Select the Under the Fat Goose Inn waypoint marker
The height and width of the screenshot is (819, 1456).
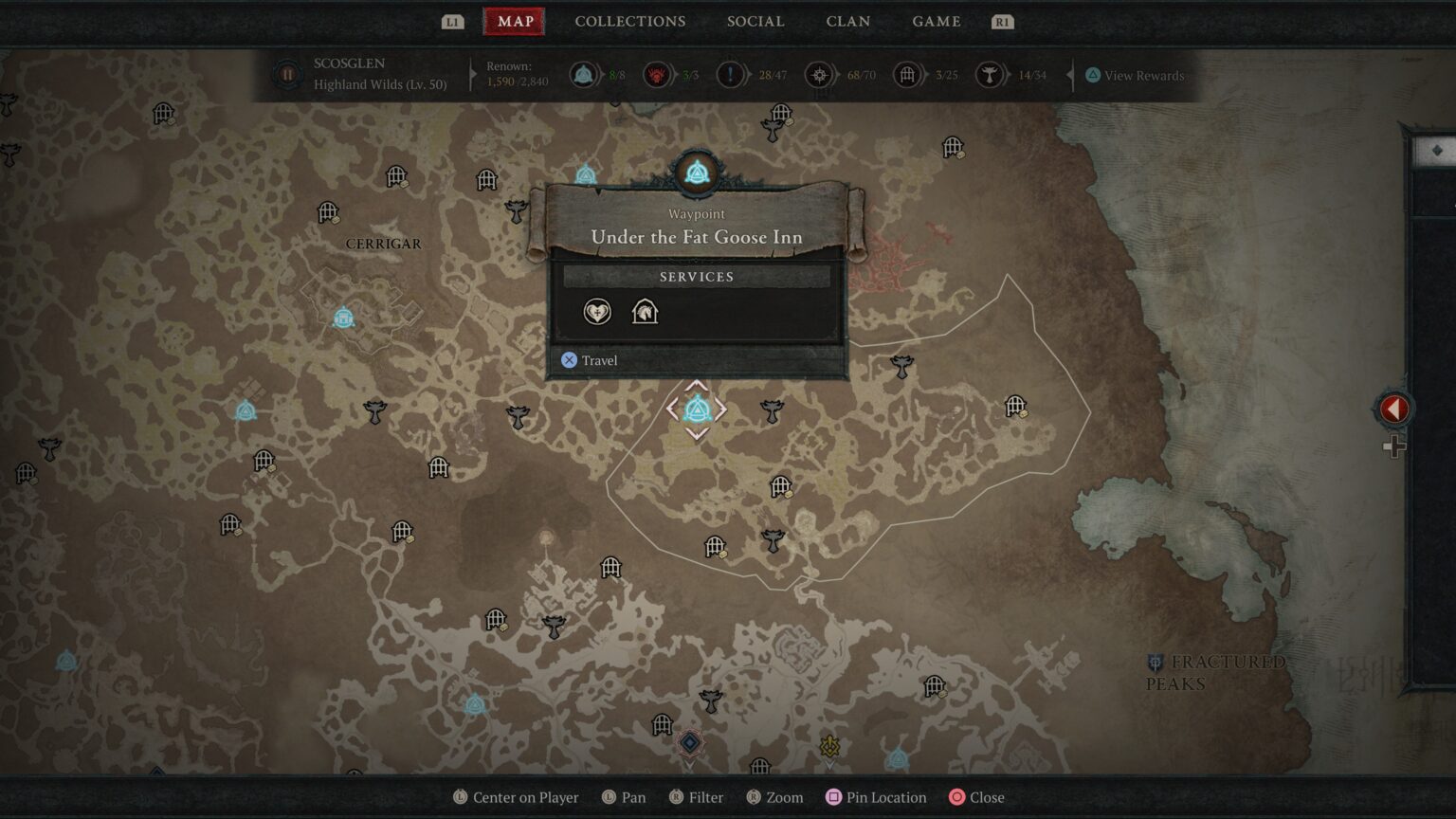[698, 409]
